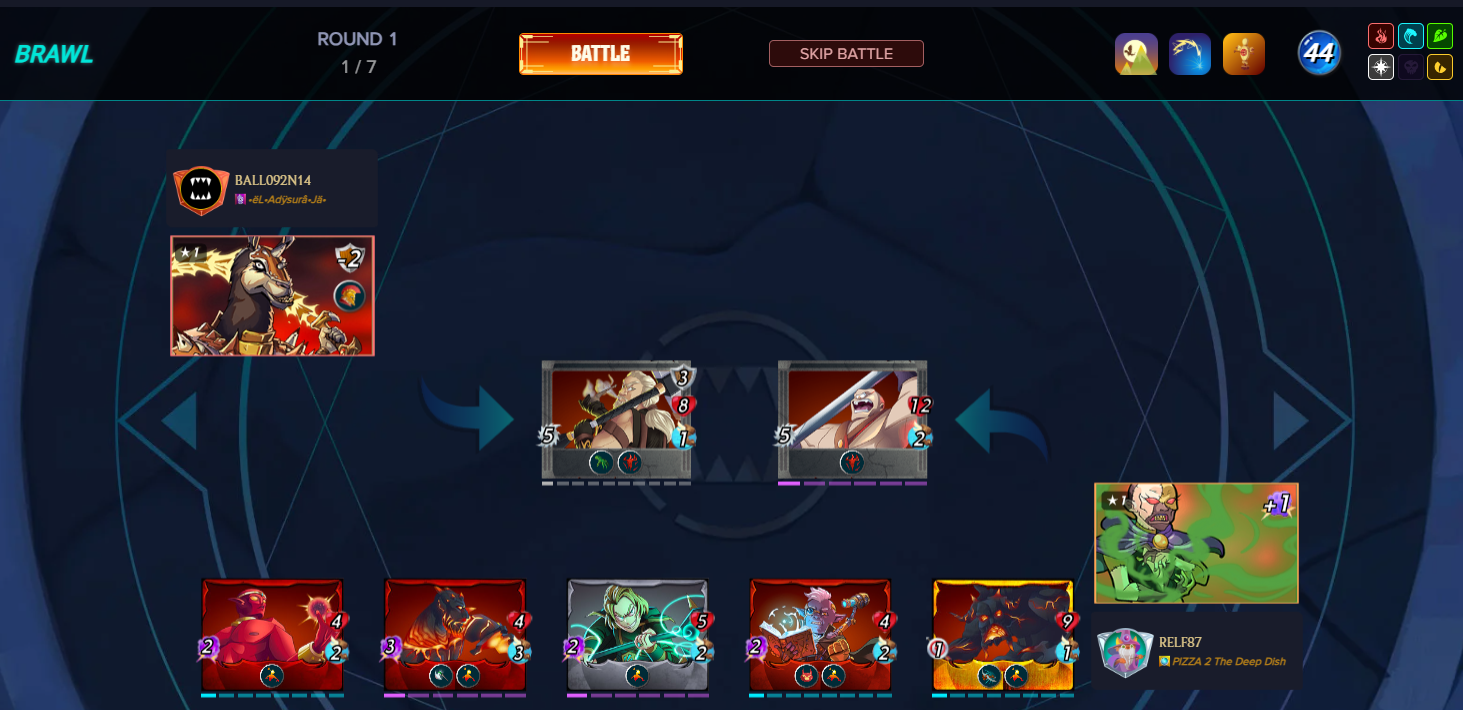
Task: Select the greyed-out Death skull element icon
Action: pyautogui.click(x=1411, y=67)
